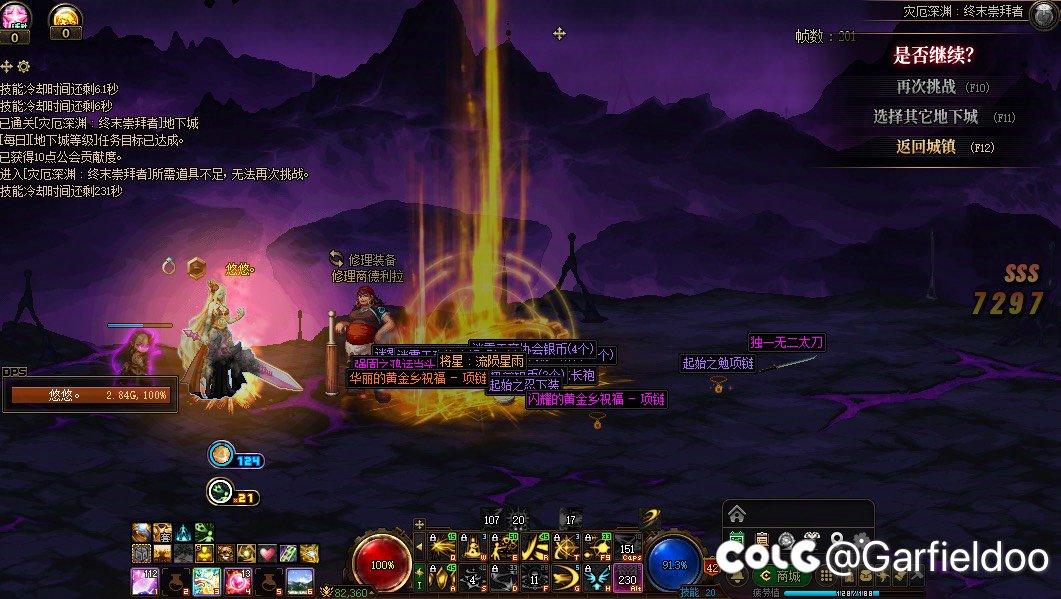Screen dimensions: 1061x599
Task: Use the purple consumable with count 112
Action: (x=145, y=580)
